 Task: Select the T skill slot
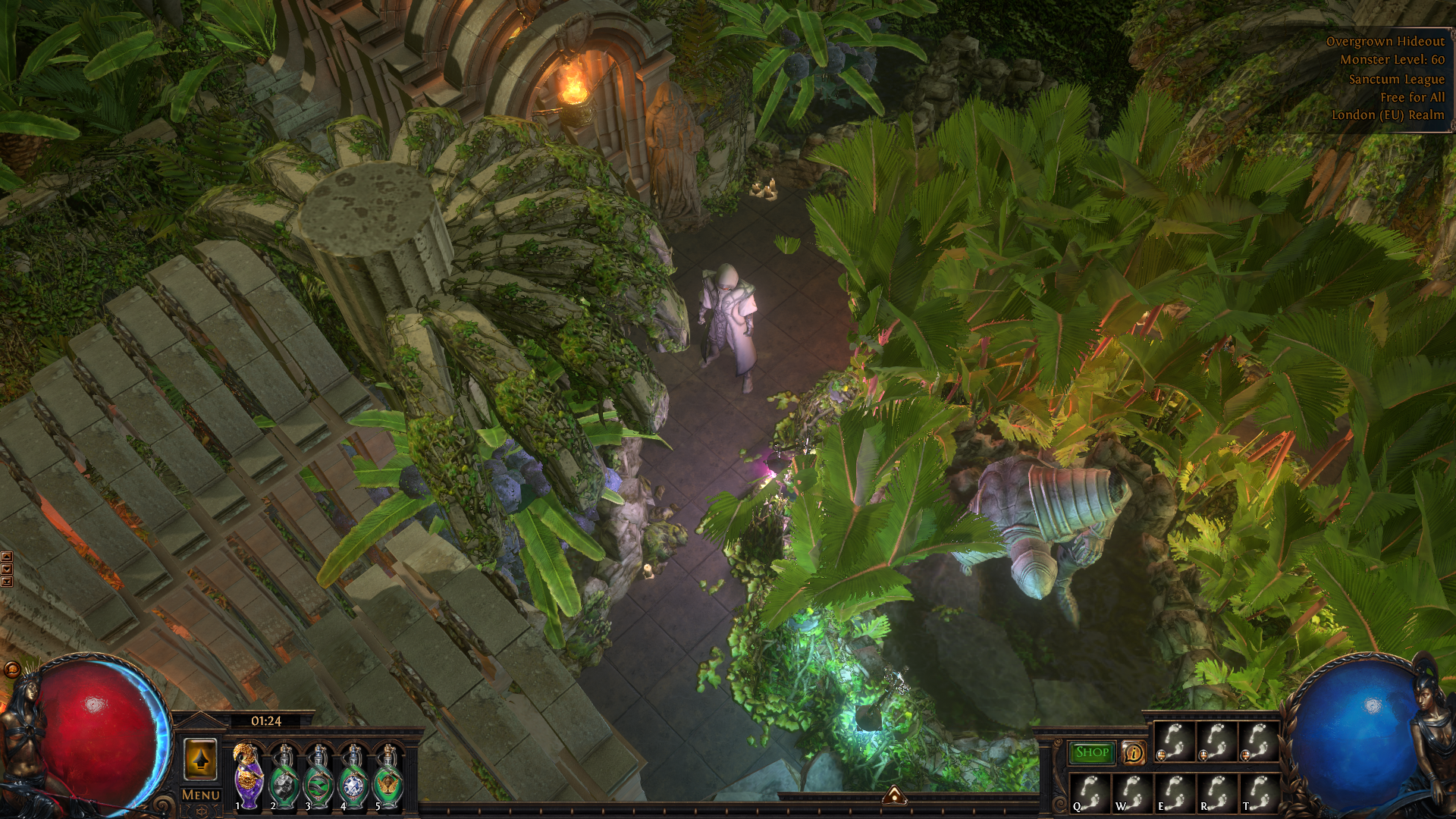point(1258,793)
